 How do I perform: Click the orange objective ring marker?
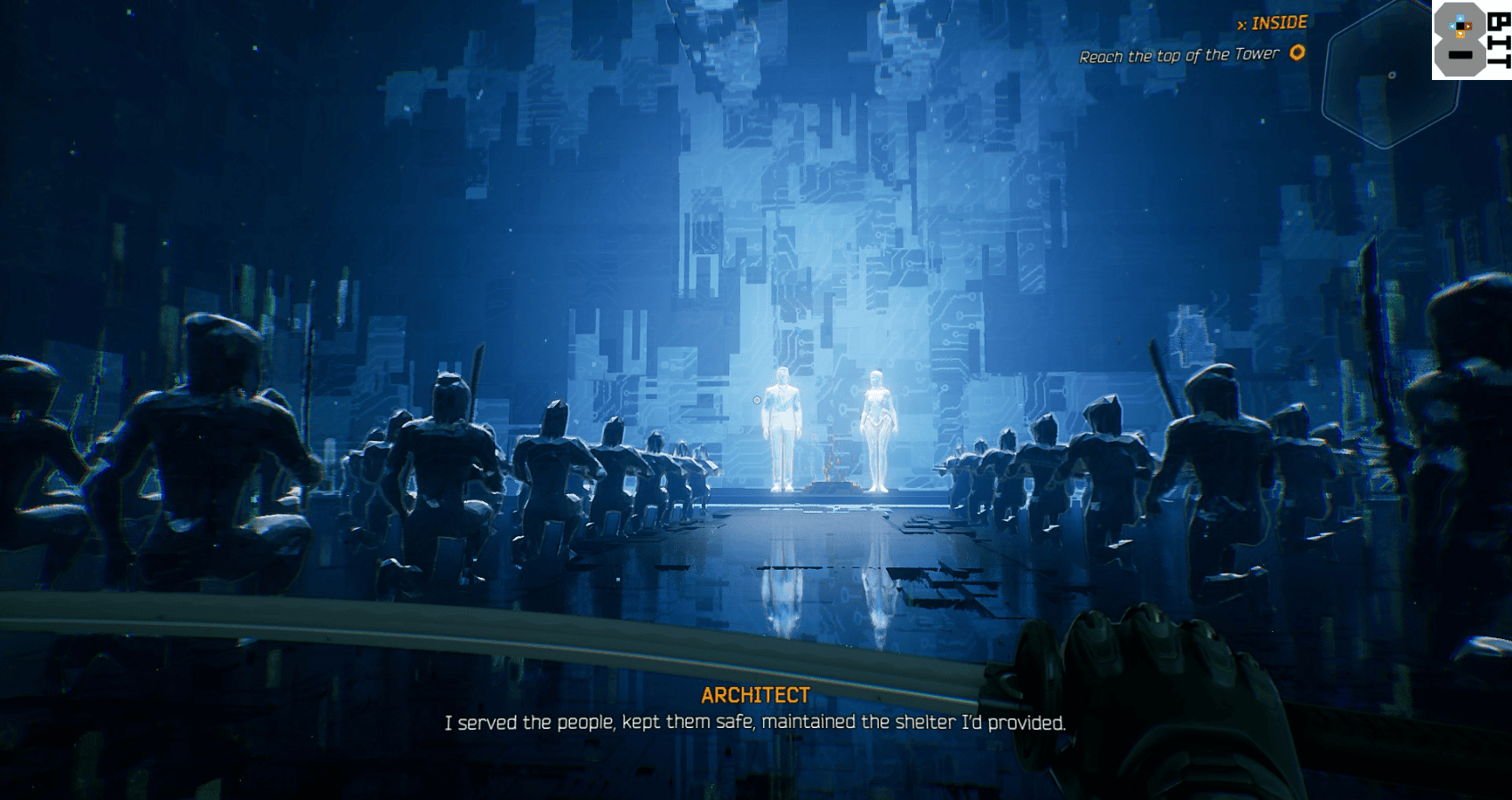[x=1298, y=52]
